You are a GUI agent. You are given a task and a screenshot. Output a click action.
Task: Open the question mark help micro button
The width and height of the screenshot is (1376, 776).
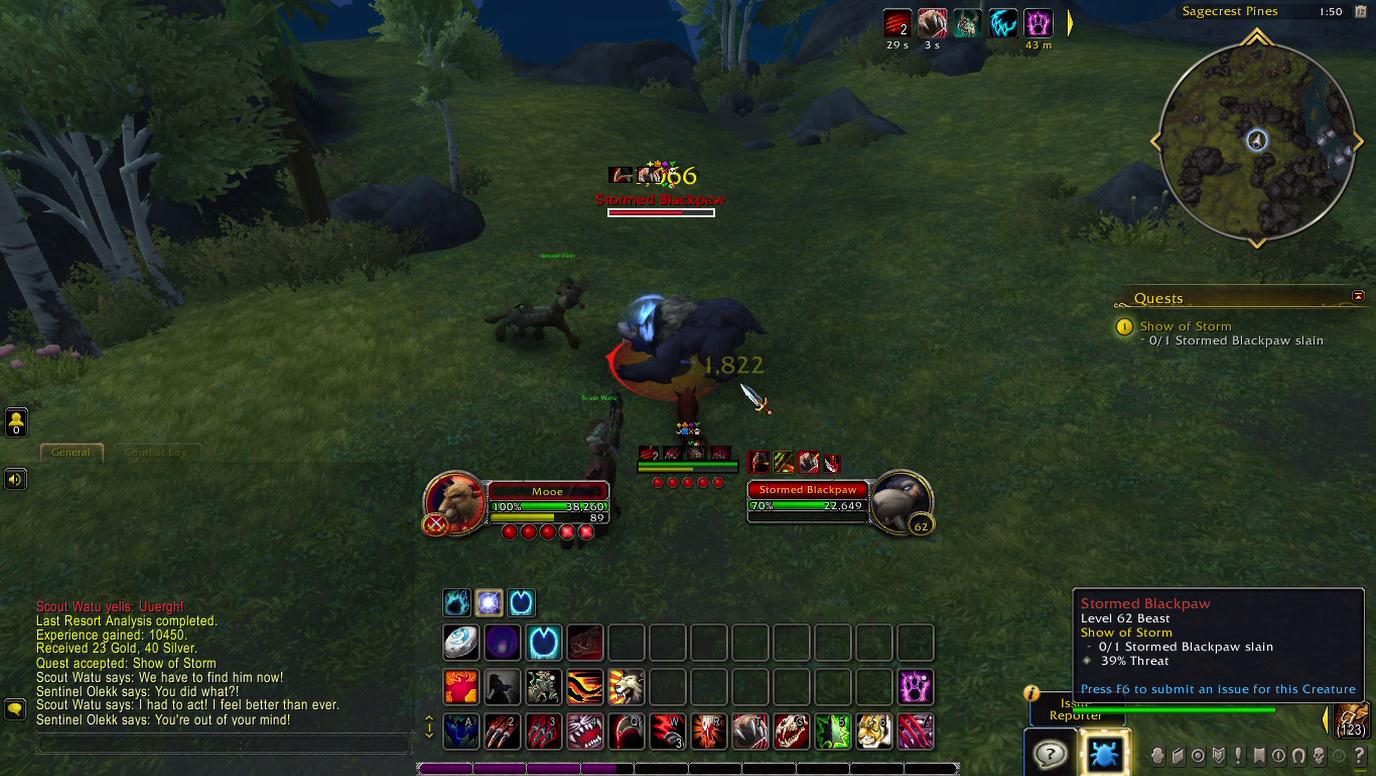coord(1359,756)
